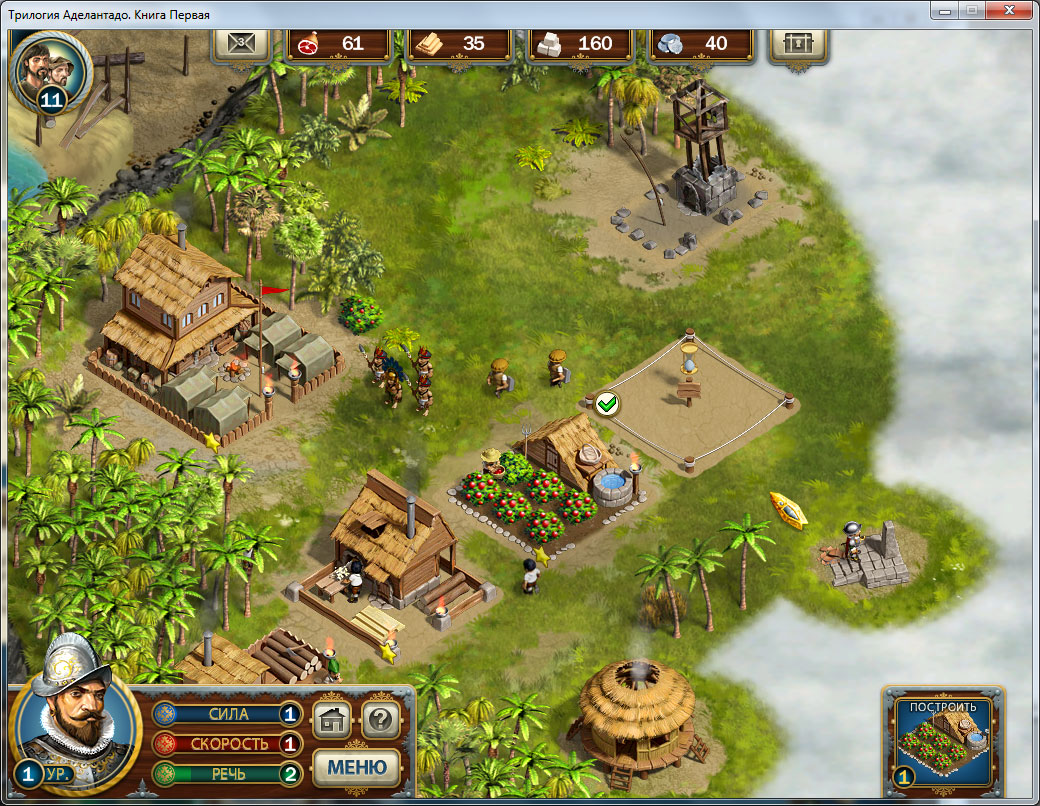Select the workers portrait showing 11
The width and height of the screenshot is (1040, 806).
[x=51, y=69]
